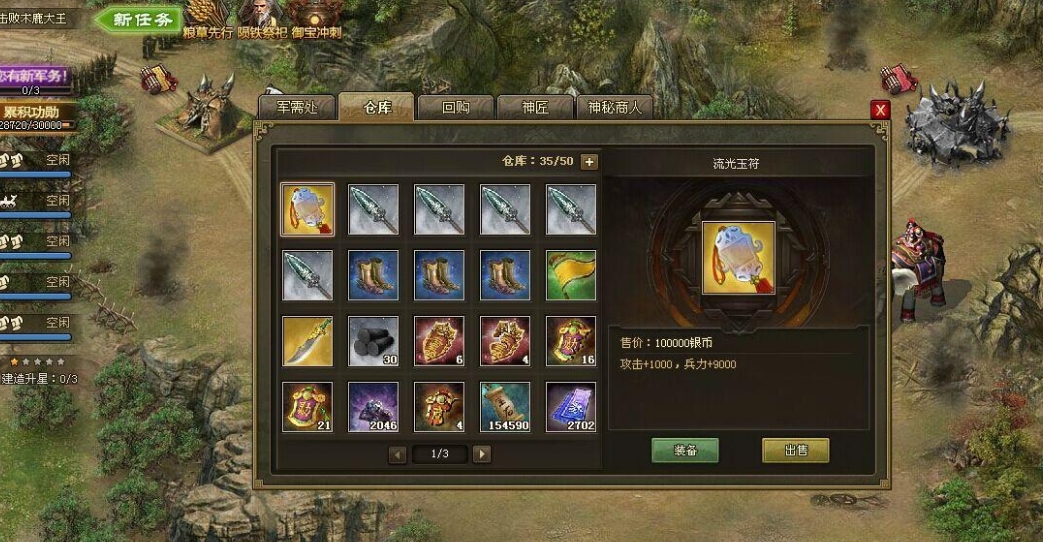This screenshot has height=542, width=1043.
Task: Switch to the 军需处 tab
Action: pyautogui.click(x=295, y=107)
